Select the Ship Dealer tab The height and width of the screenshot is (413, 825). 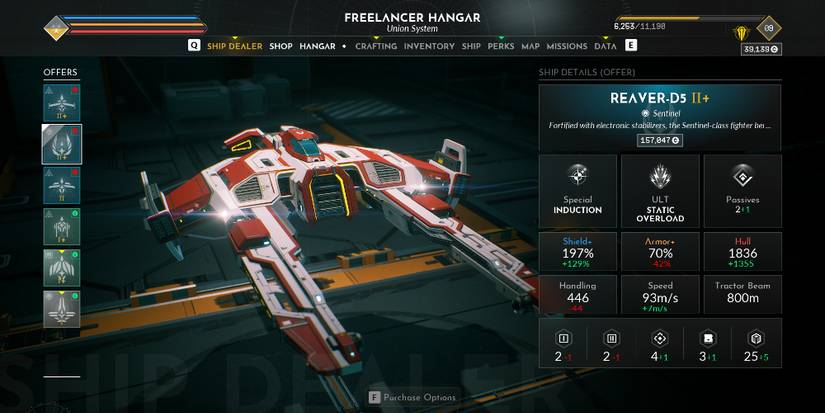(234, 46)
